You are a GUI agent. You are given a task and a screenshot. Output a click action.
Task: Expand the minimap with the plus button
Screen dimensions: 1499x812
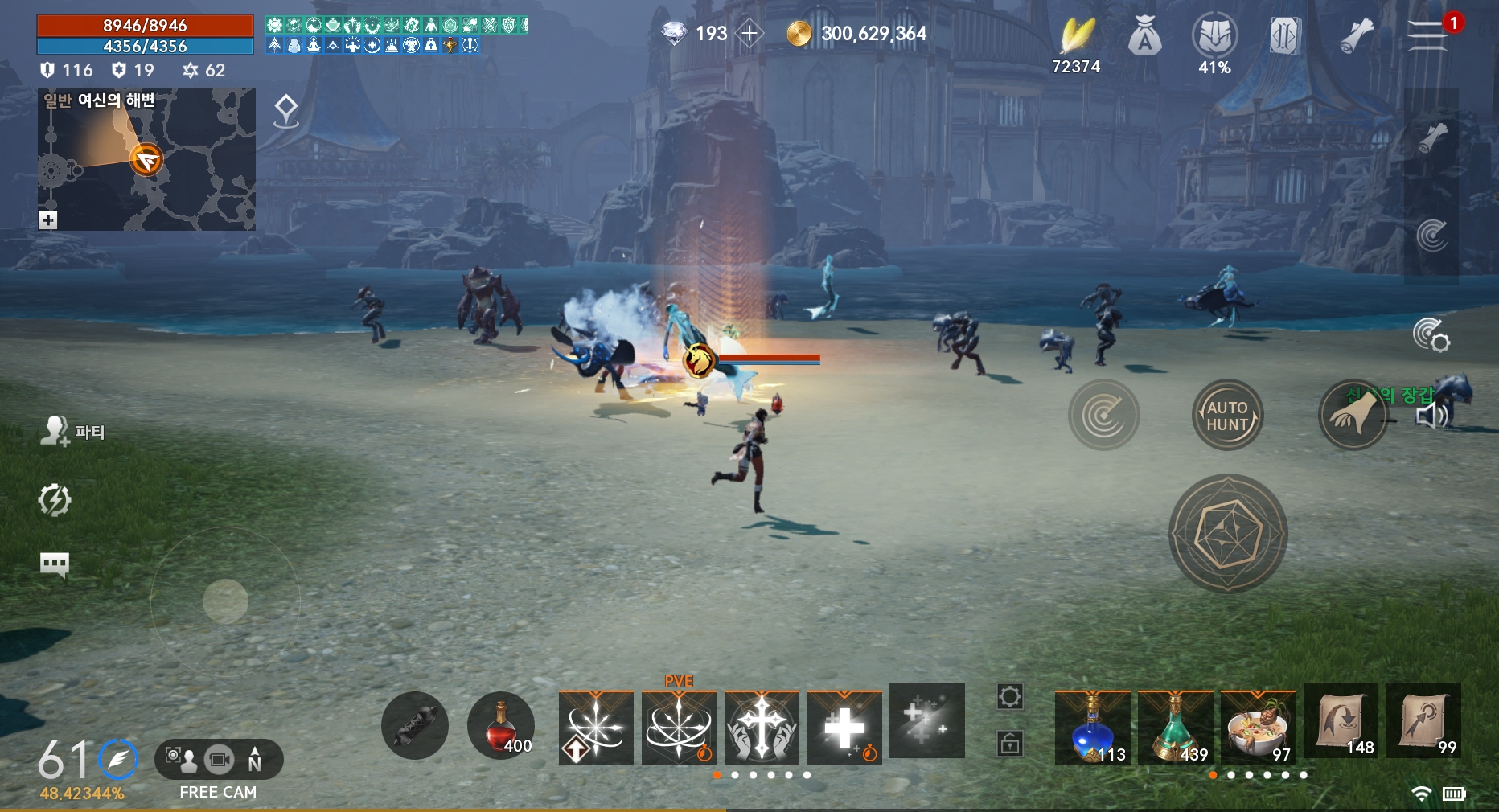click(48, 220)
